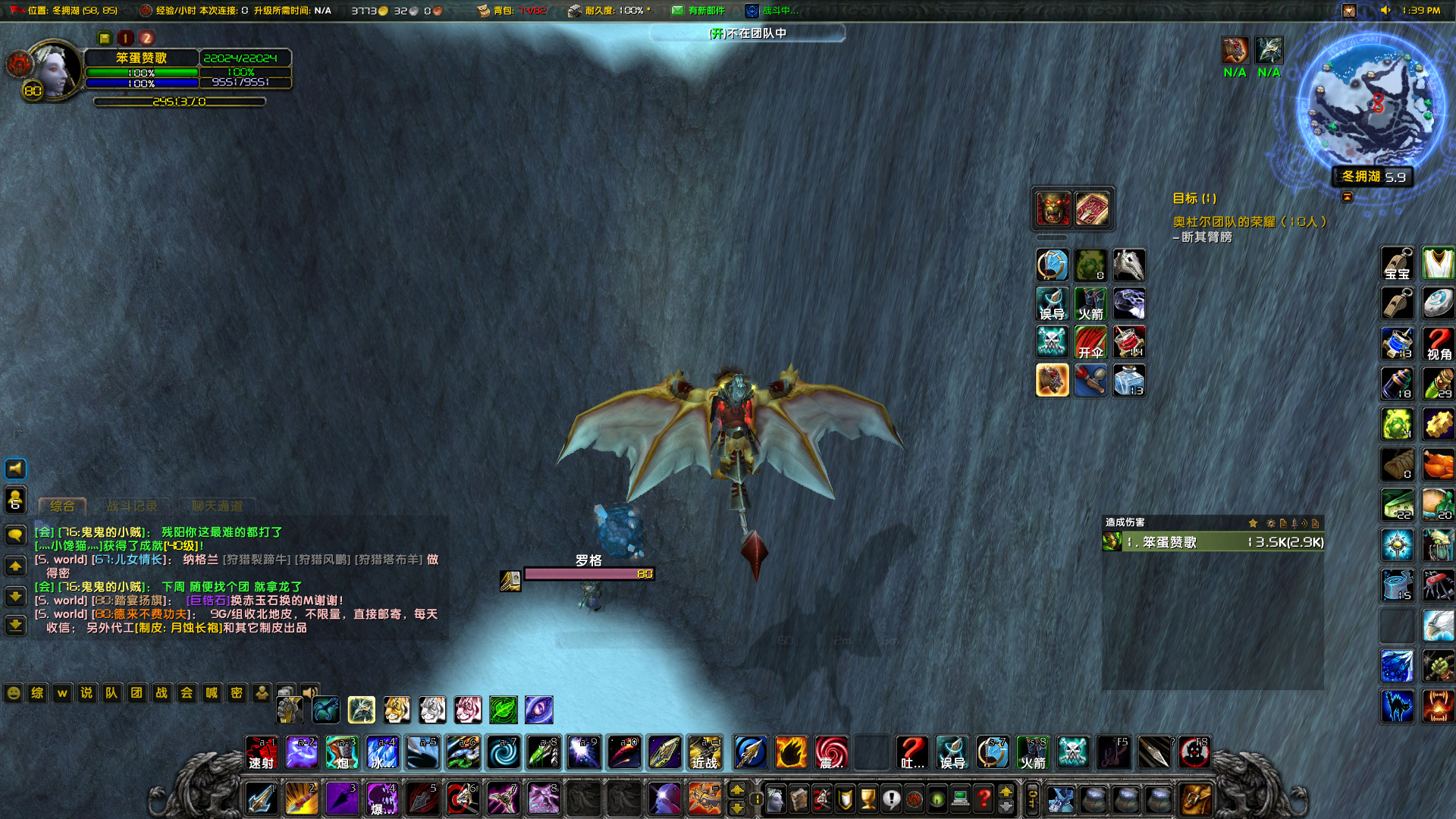Summon the pet using the 宝宝 whistle icon
This screenshot has width=1456, height=819.
(x=1397, y=264)
